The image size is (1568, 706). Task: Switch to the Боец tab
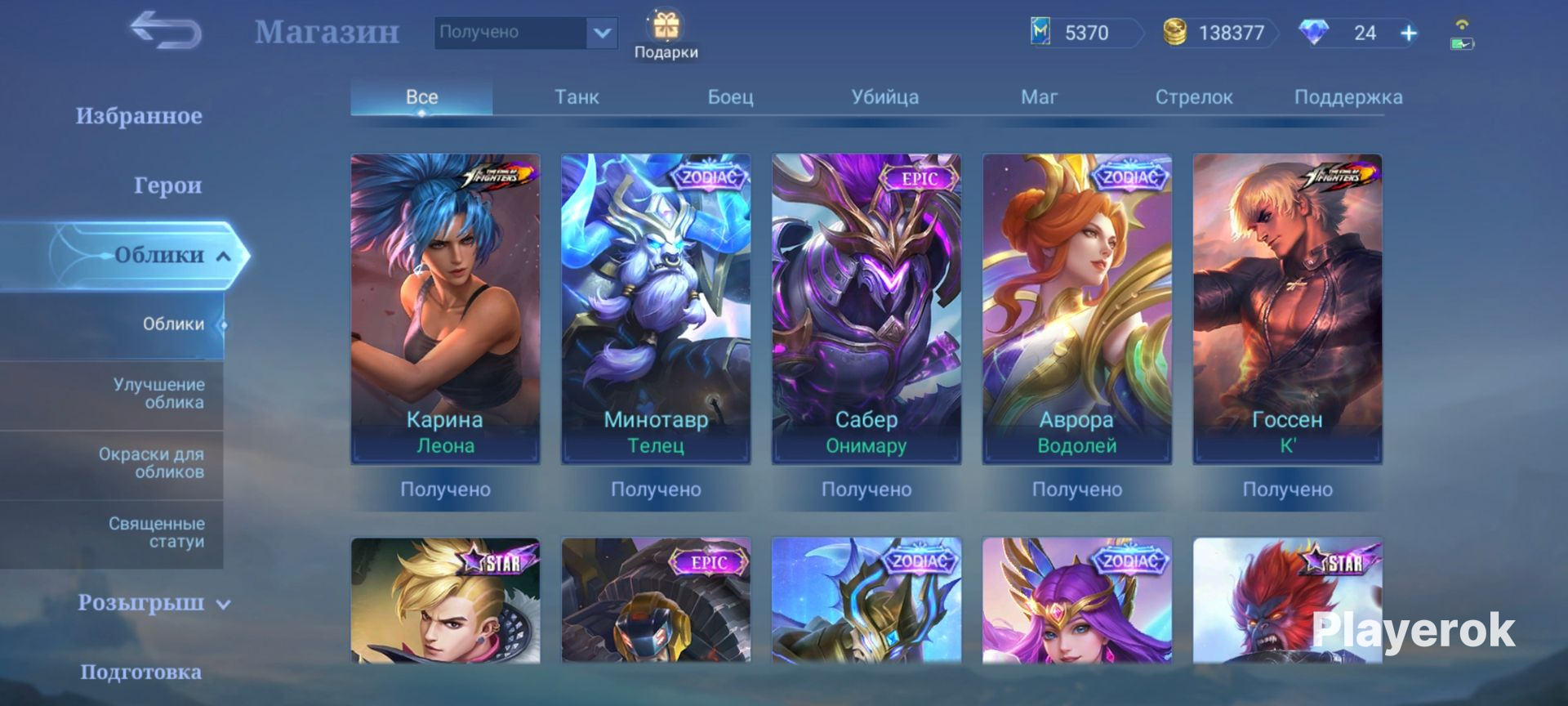730,97
